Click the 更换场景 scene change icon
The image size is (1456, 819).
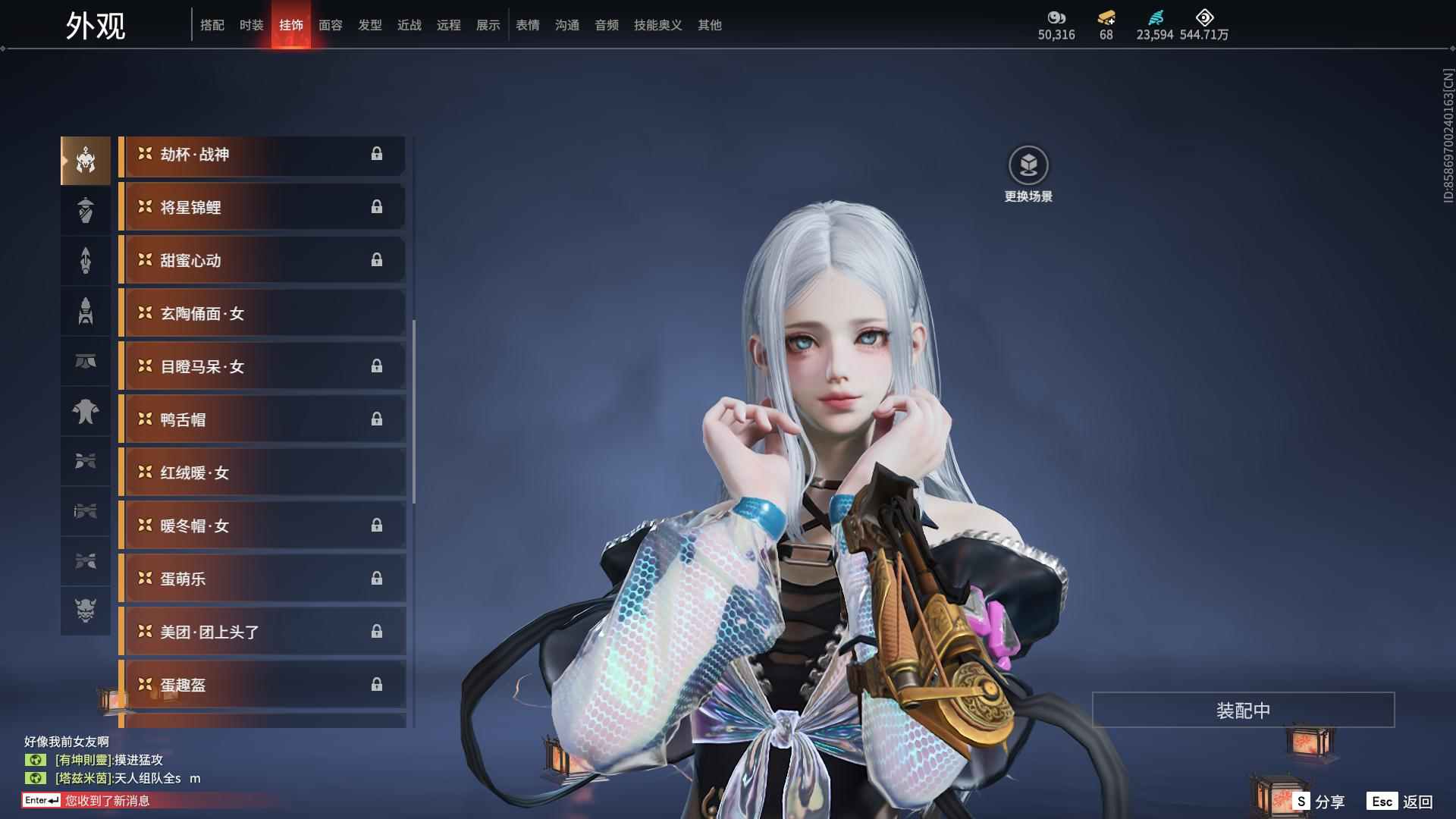[x=1028, y=166]
